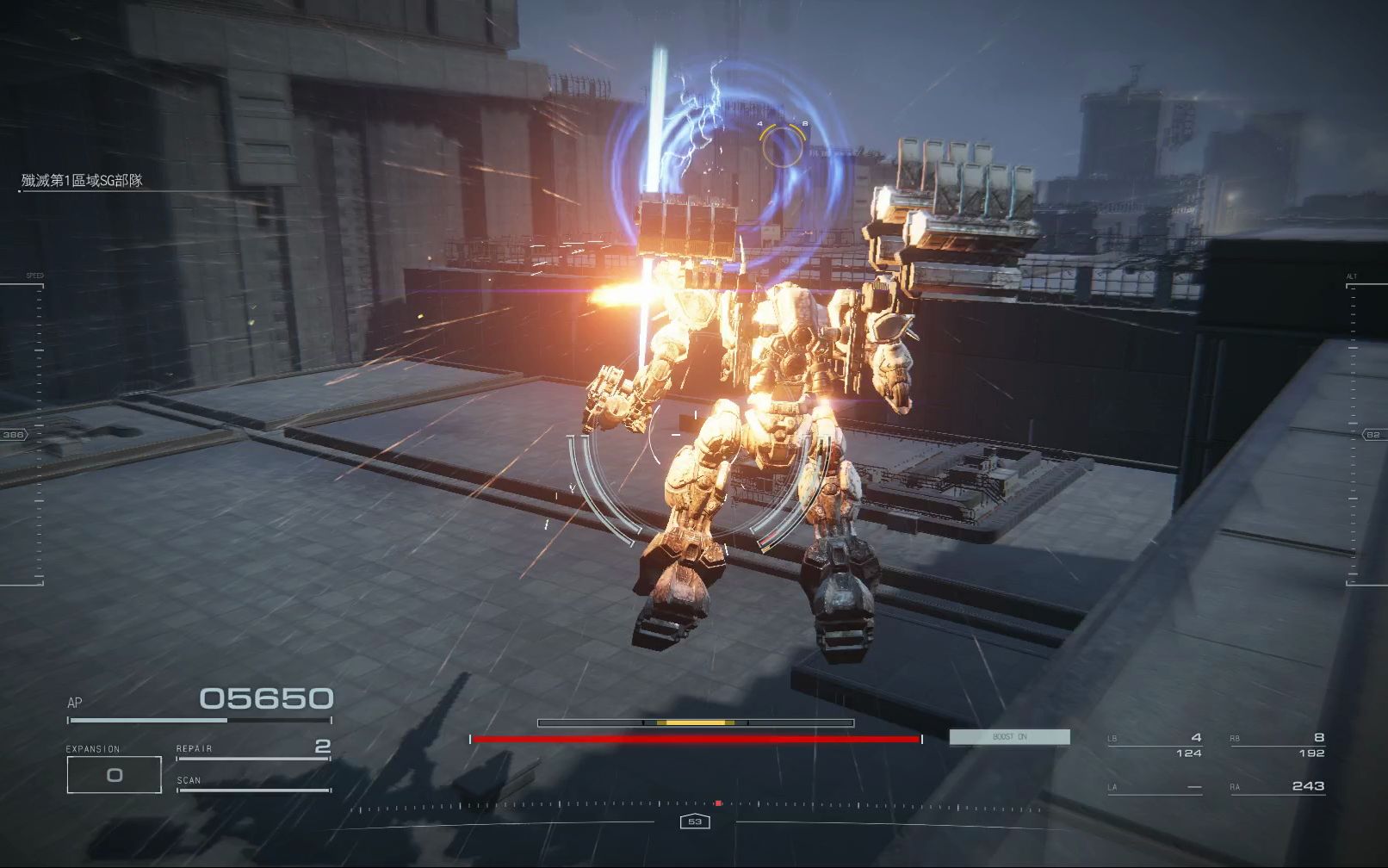Screen dimensions: 1388x868
Task: Activate the Expansion slot box
Action: tap(114, 774)
